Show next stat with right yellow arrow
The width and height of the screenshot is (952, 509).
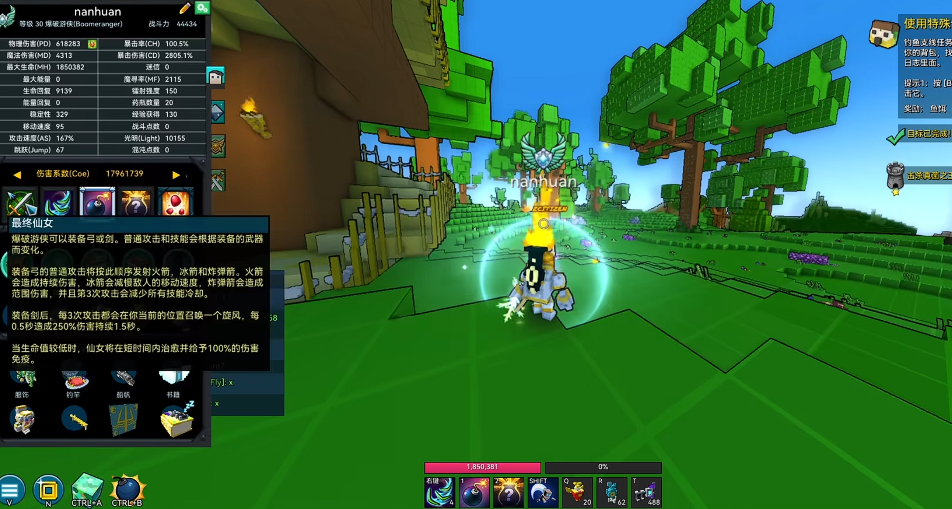[x=177, y=174]
